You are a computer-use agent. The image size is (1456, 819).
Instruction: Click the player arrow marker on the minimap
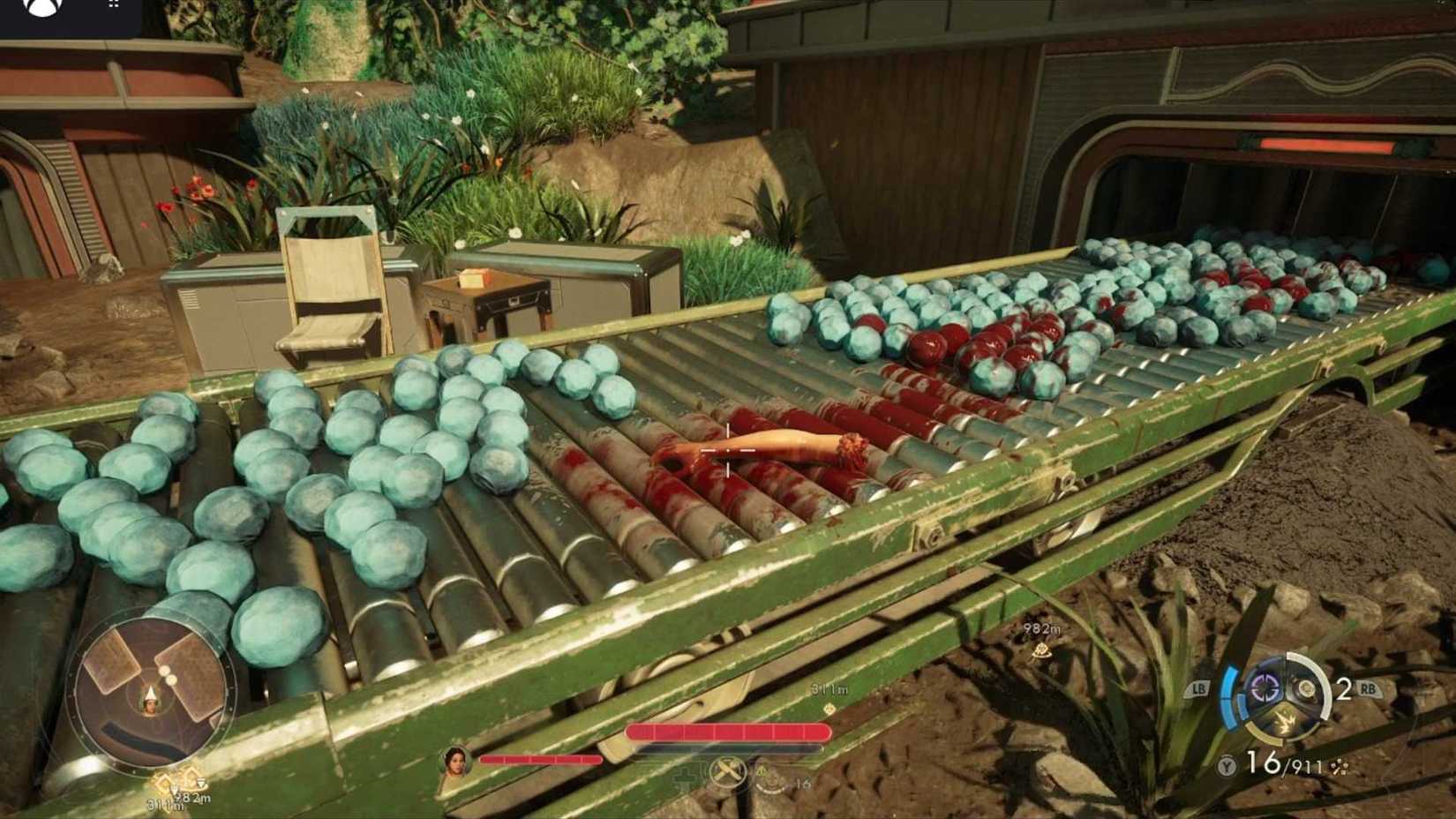pyautogui.click(x=148, y=695)
